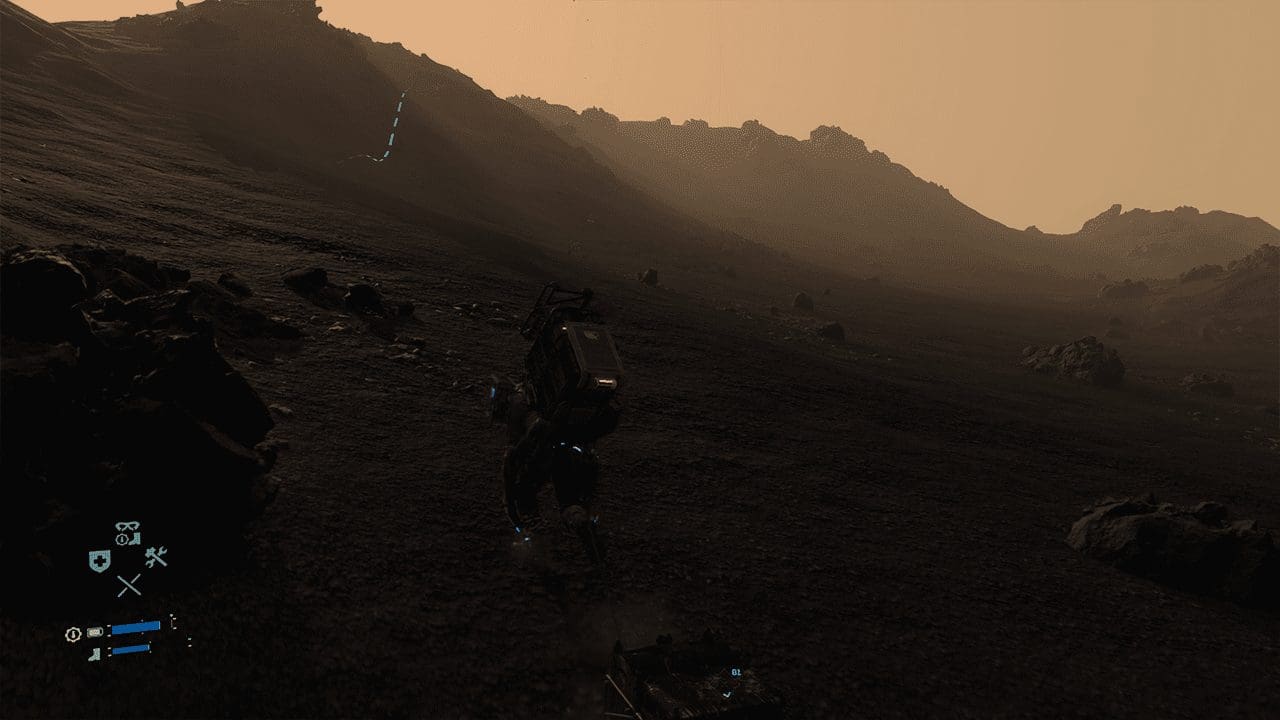
Task: Select the gas mask equipment icon
Action: pos(127,527)
